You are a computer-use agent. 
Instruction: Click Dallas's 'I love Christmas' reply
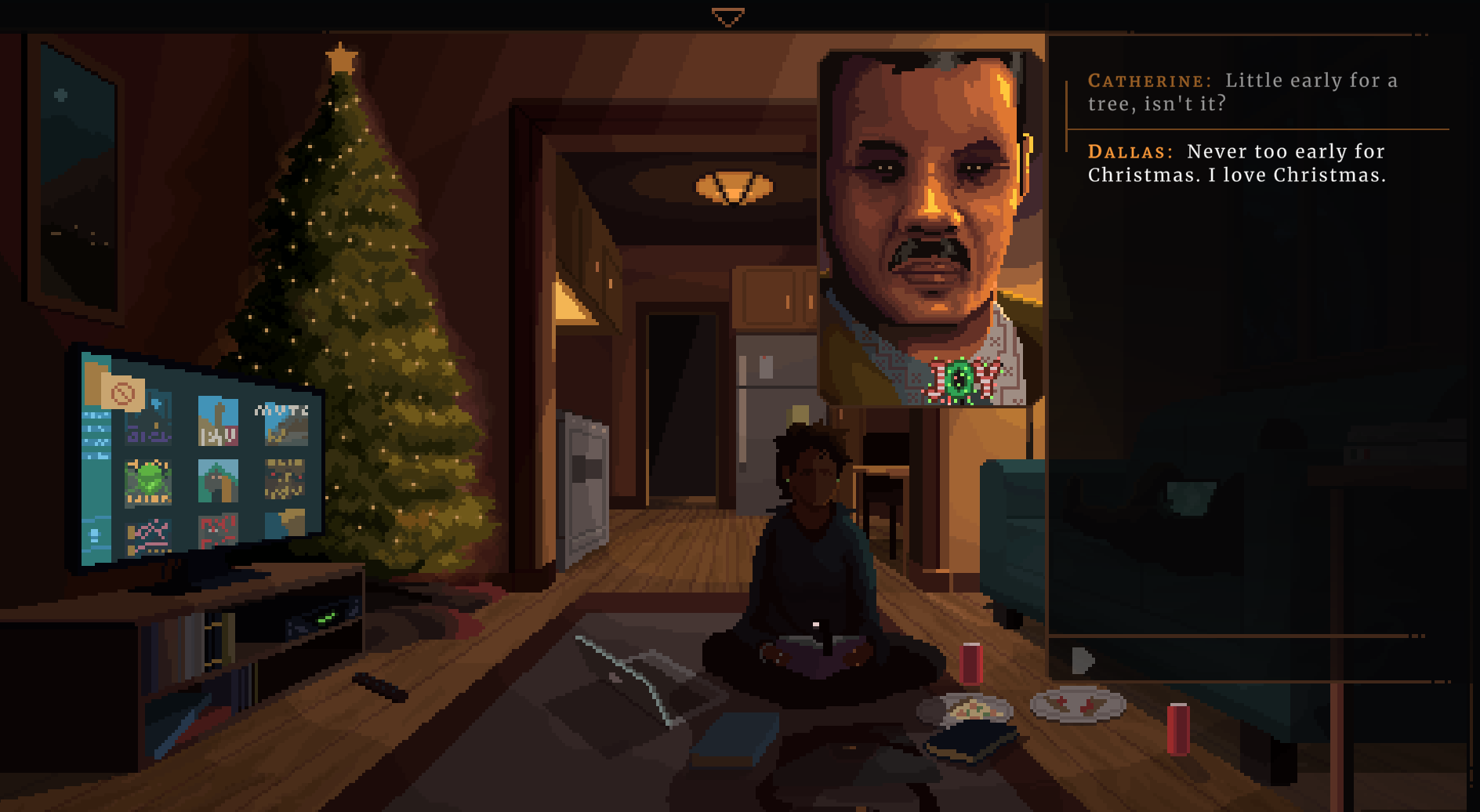(1237, 162)
